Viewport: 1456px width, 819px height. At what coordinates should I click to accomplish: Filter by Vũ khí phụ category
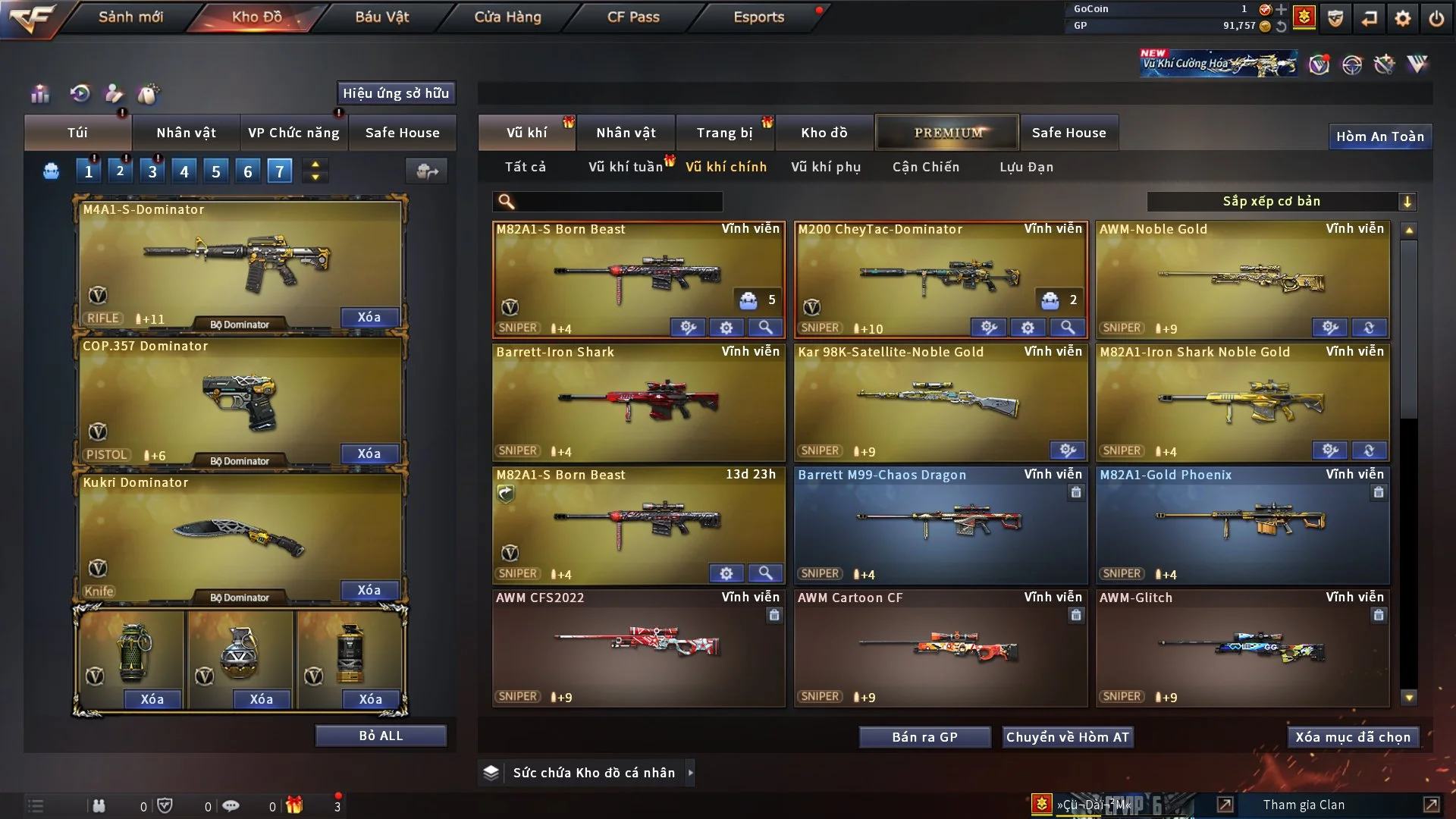click(826, 167)
